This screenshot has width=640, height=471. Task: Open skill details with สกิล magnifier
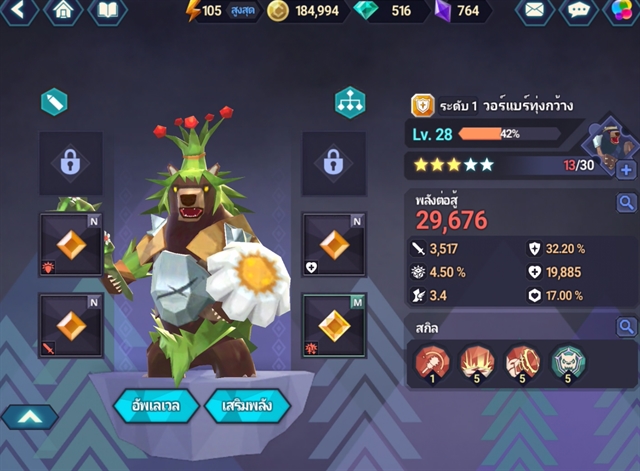click(x=626, y=327)
